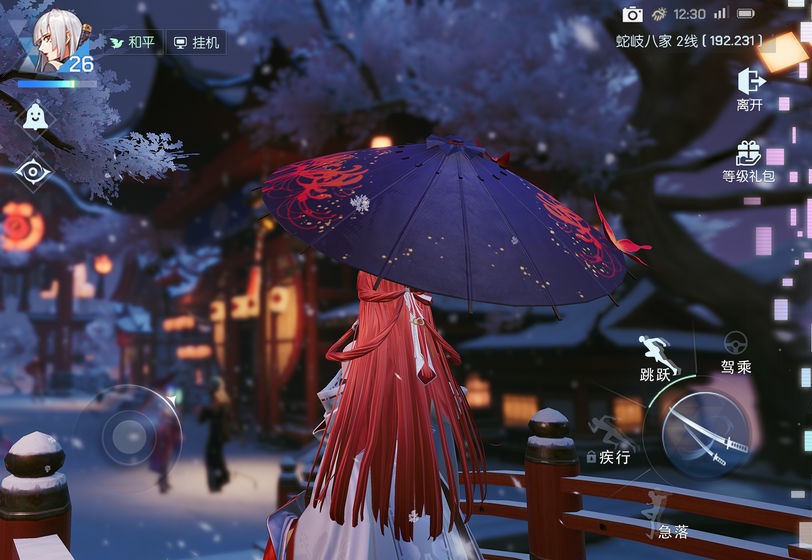The height and width of the screenshot is (560, 812).
Task: Toggle the 和平 peace mode button
Action: tap(133, 43)
